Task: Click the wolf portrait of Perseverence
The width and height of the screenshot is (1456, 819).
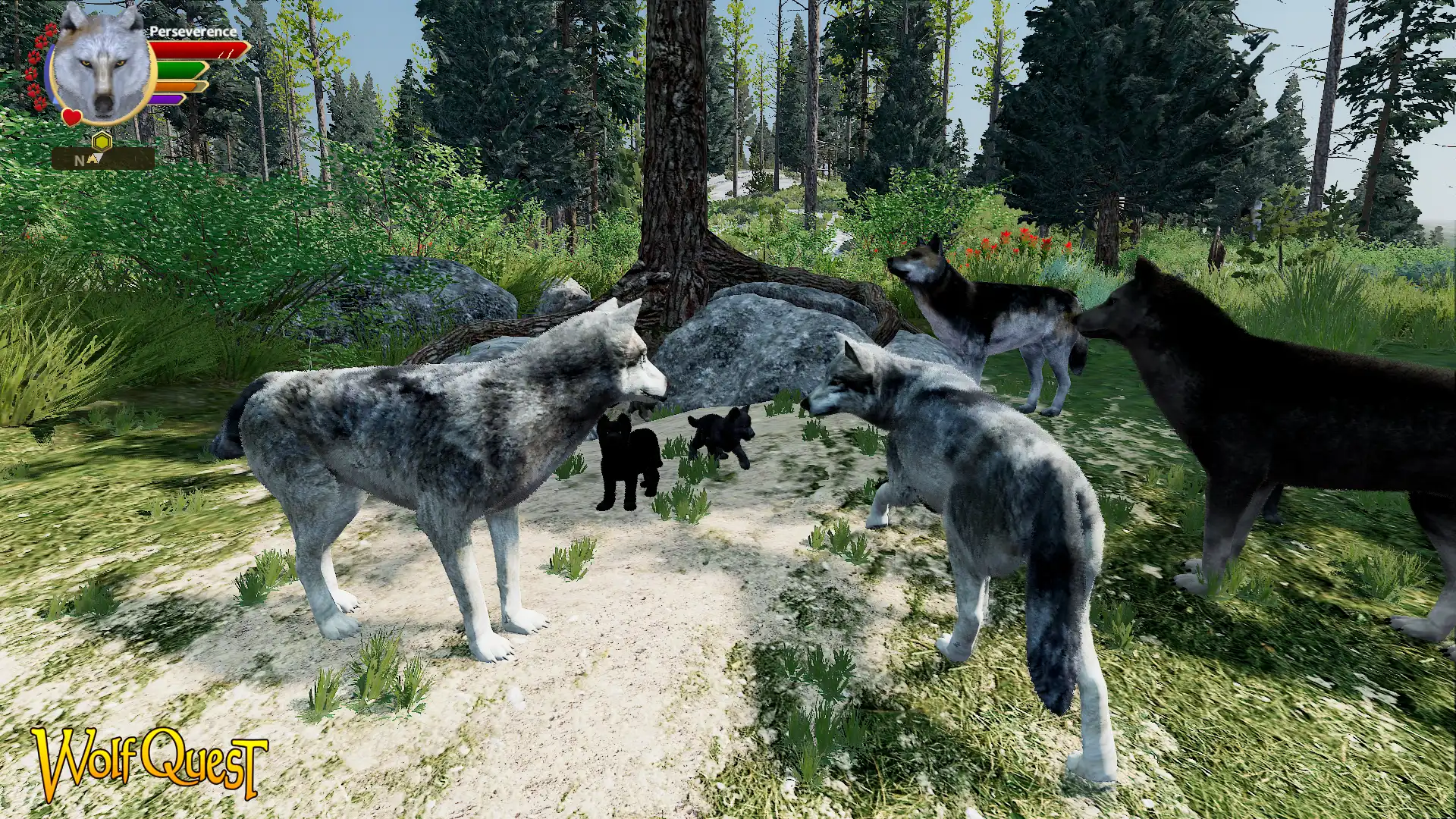Action: click(x=102, y=68)
